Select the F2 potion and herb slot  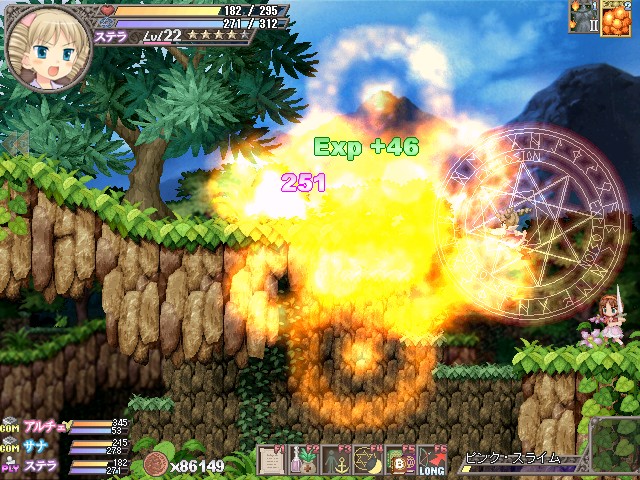(x=304, y=461)
